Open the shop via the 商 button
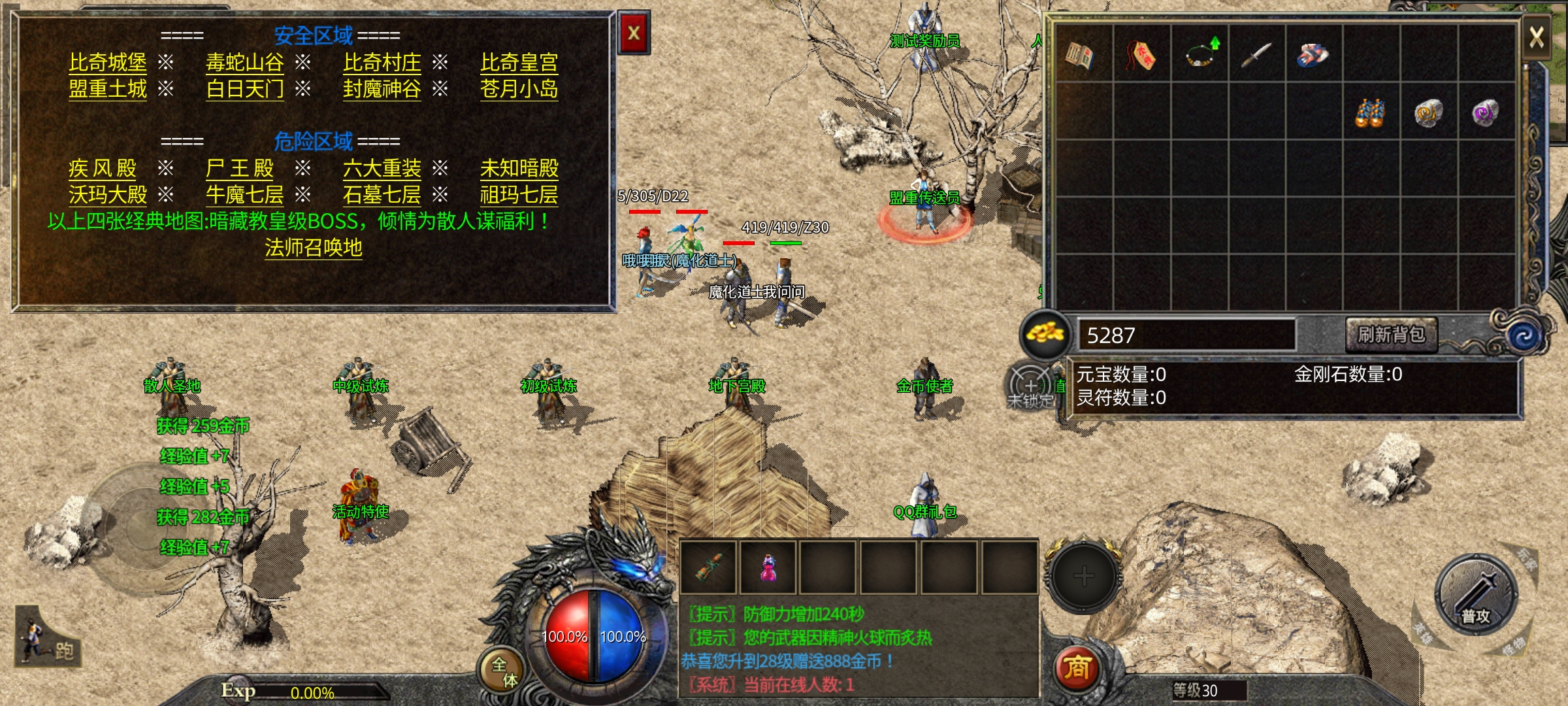1568x706 pixels. pos(1077,668)
